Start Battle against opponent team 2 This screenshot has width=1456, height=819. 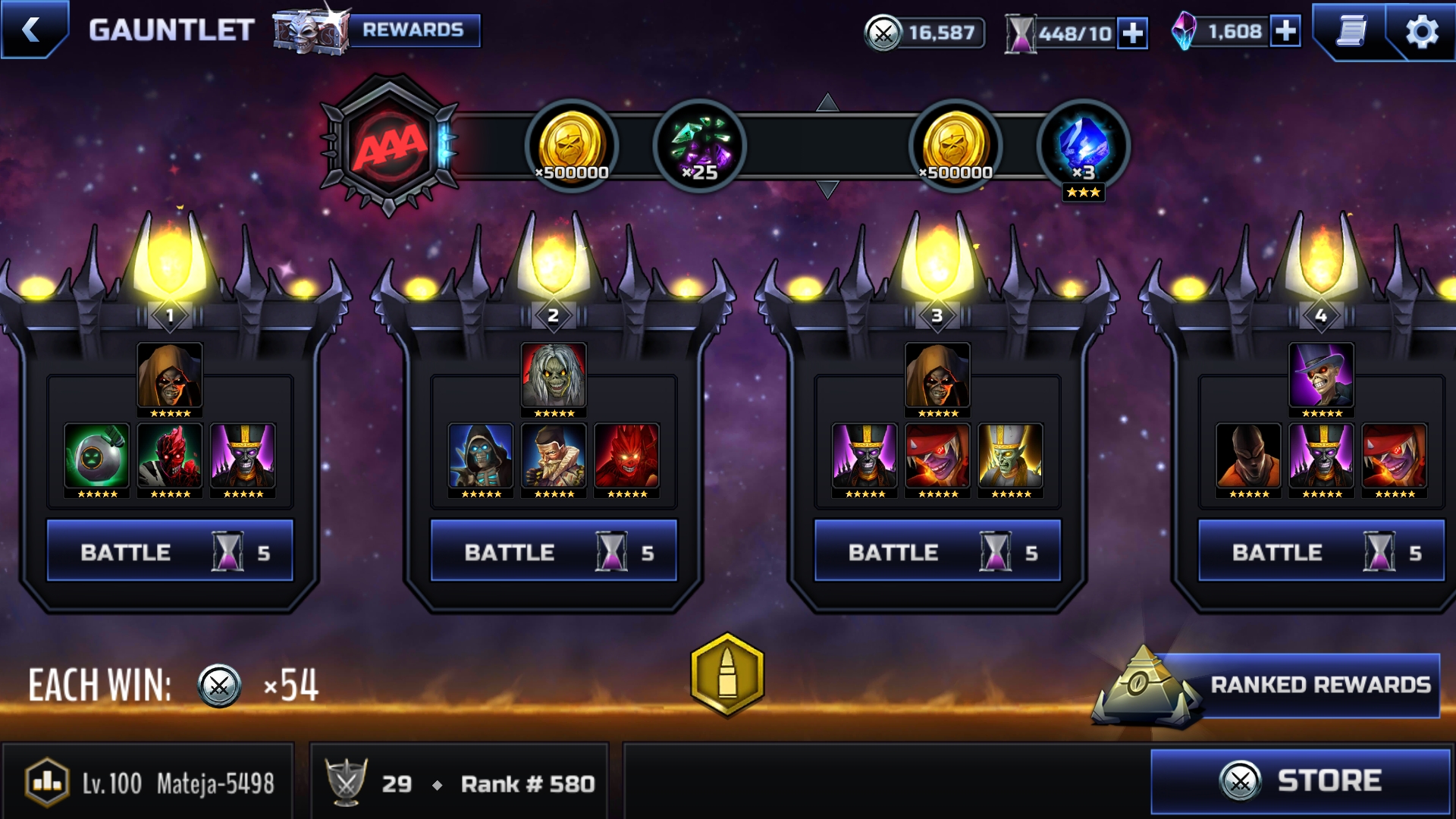(x=554, y=551)
